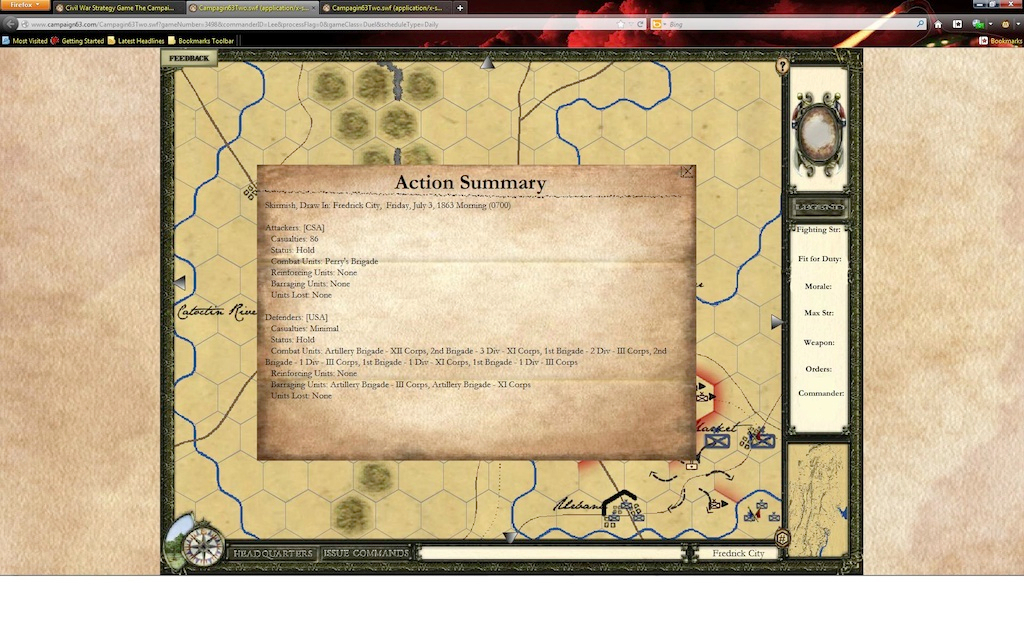Pan the map south with the bottom arrow
1024x623 pixels.
509,537
